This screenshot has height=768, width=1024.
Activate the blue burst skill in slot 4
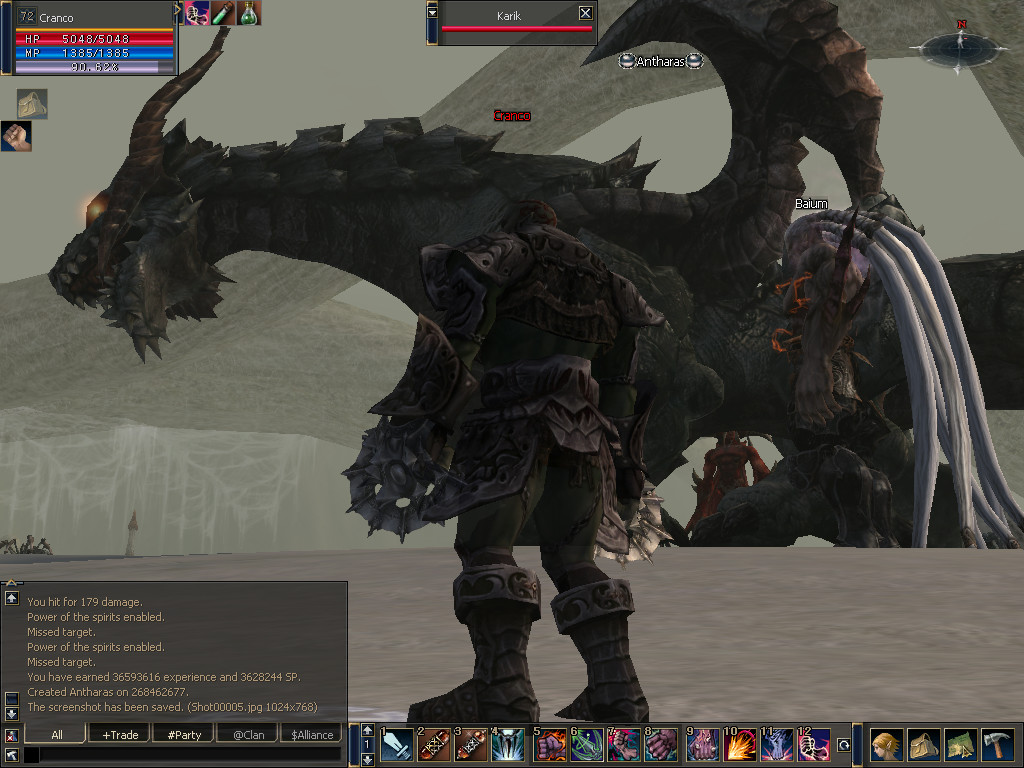(x=508, y=744)
